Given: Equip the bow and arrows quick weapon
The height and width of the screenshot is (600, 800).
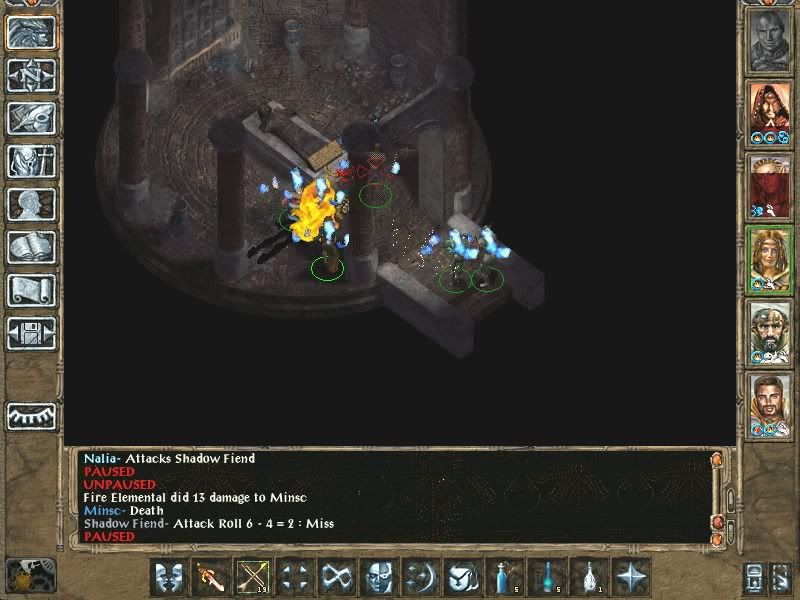Looking at the screenshot, I should (x=252, y=578).
